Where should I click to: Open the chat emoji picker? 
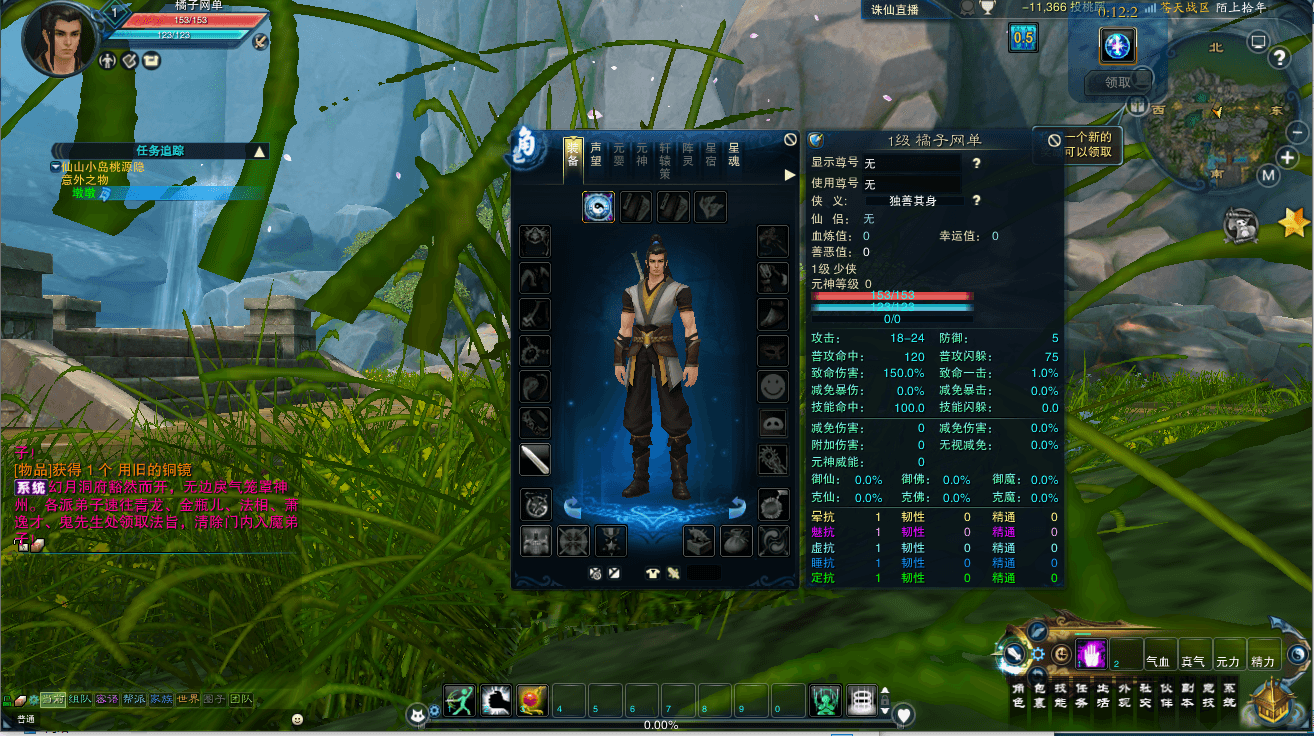297,719
